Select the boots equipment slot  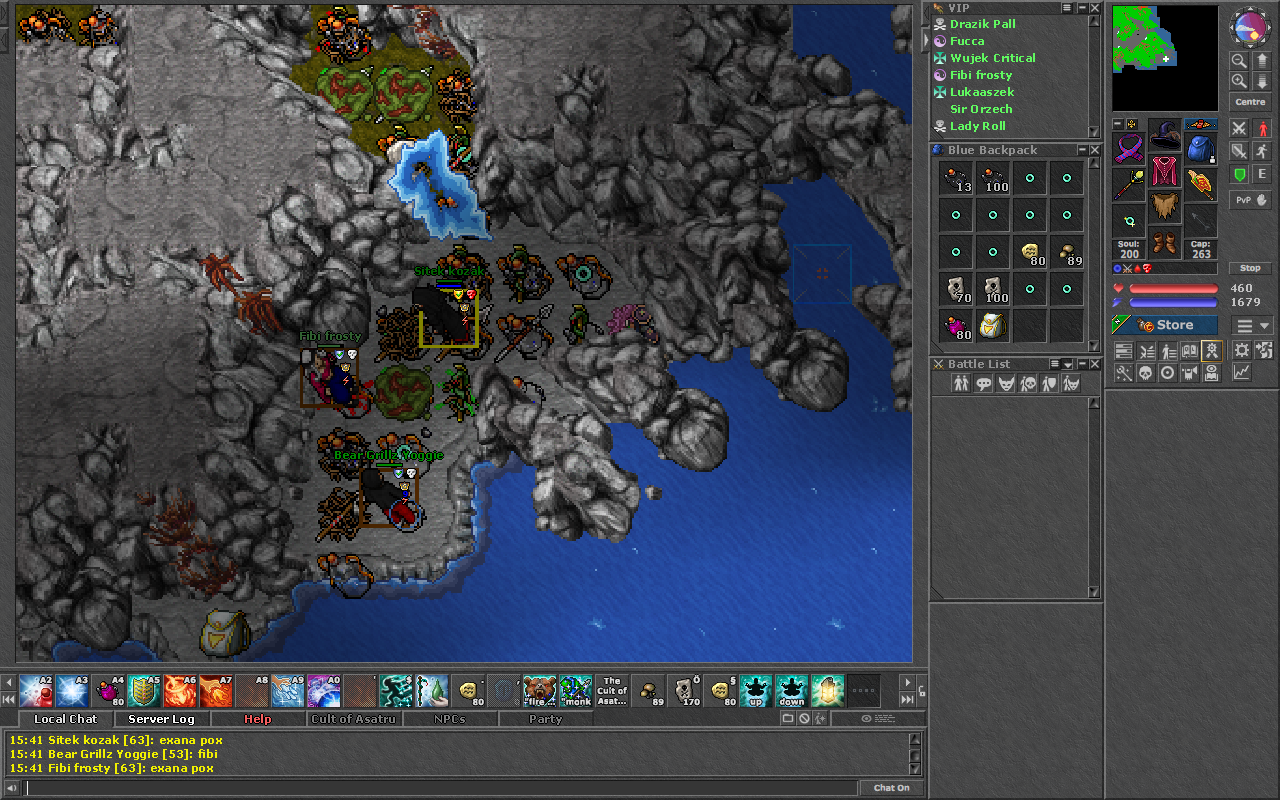[1164, 243]
